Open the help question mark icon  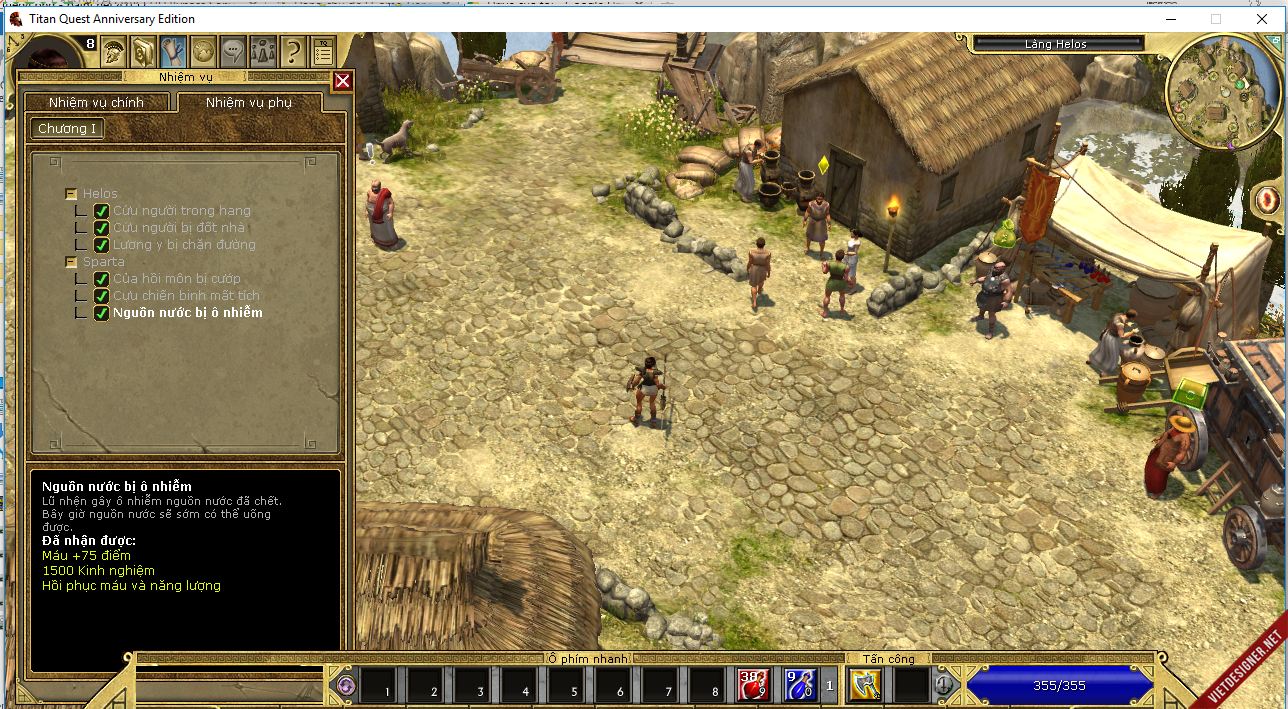[292, 49]
